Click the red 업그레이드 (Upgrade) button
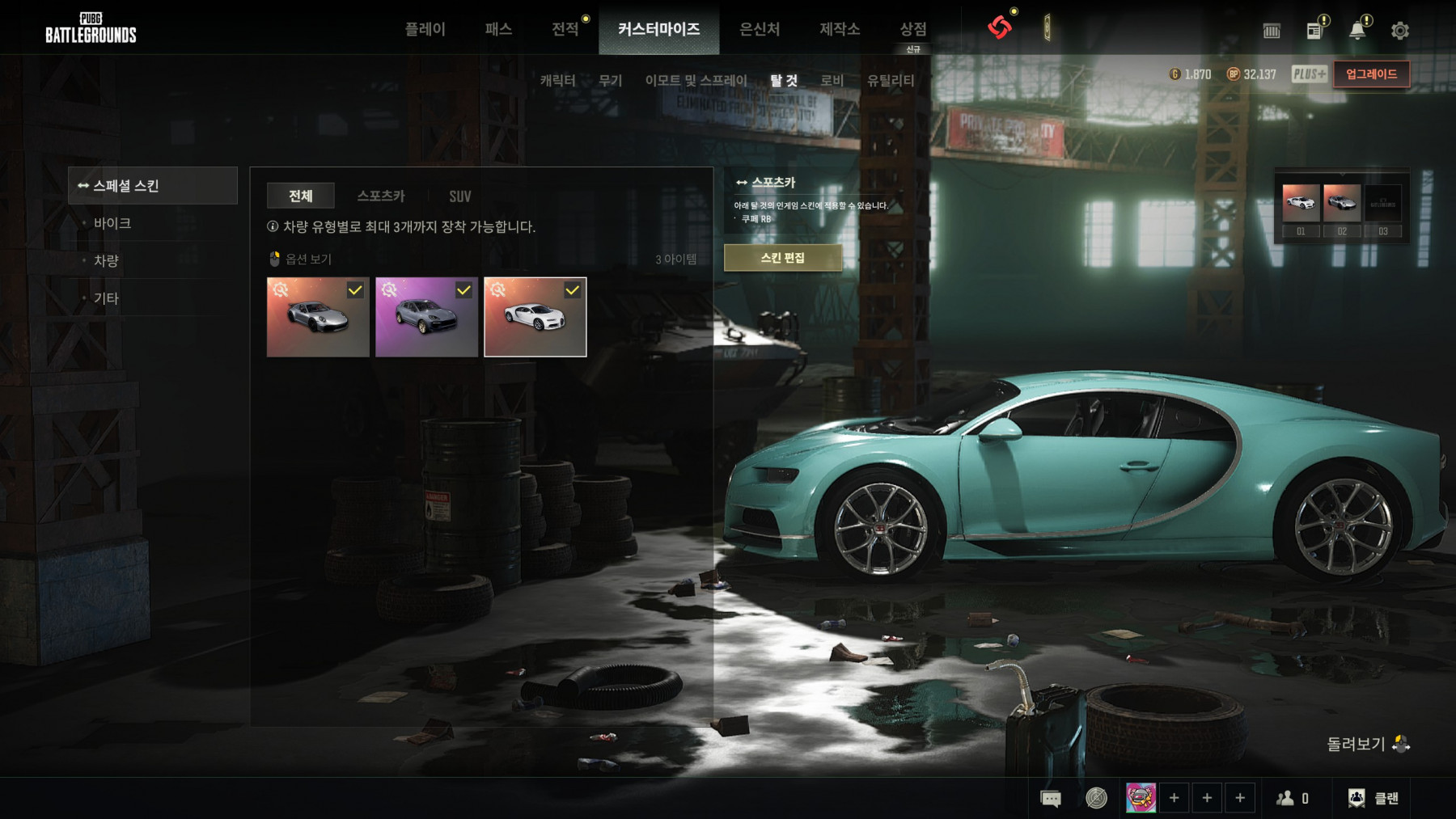This screenshot has height=819, width=1456. [x=1371, y=74]
